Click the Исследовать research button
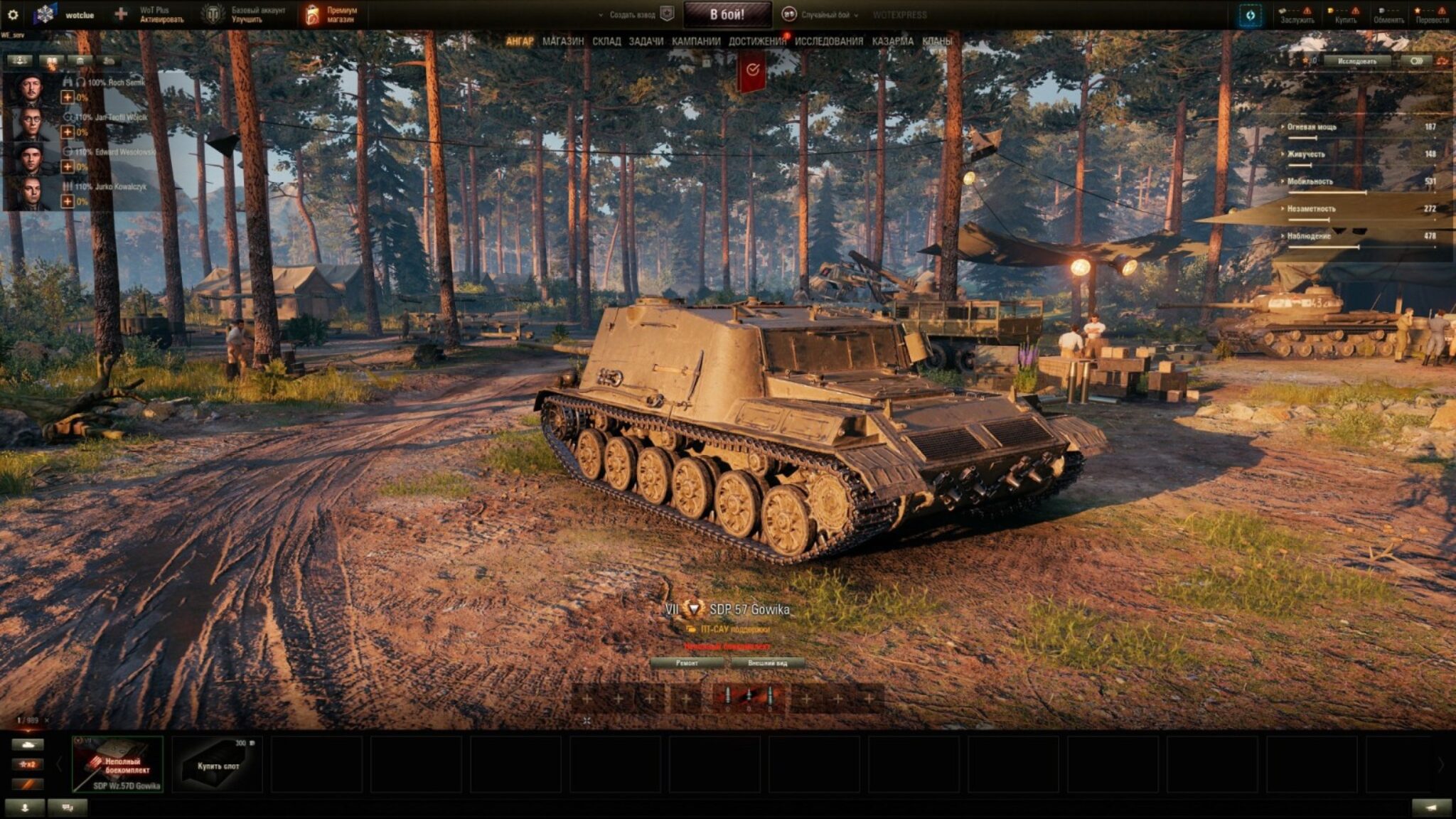1456x819 pixels. (1357, 61)
